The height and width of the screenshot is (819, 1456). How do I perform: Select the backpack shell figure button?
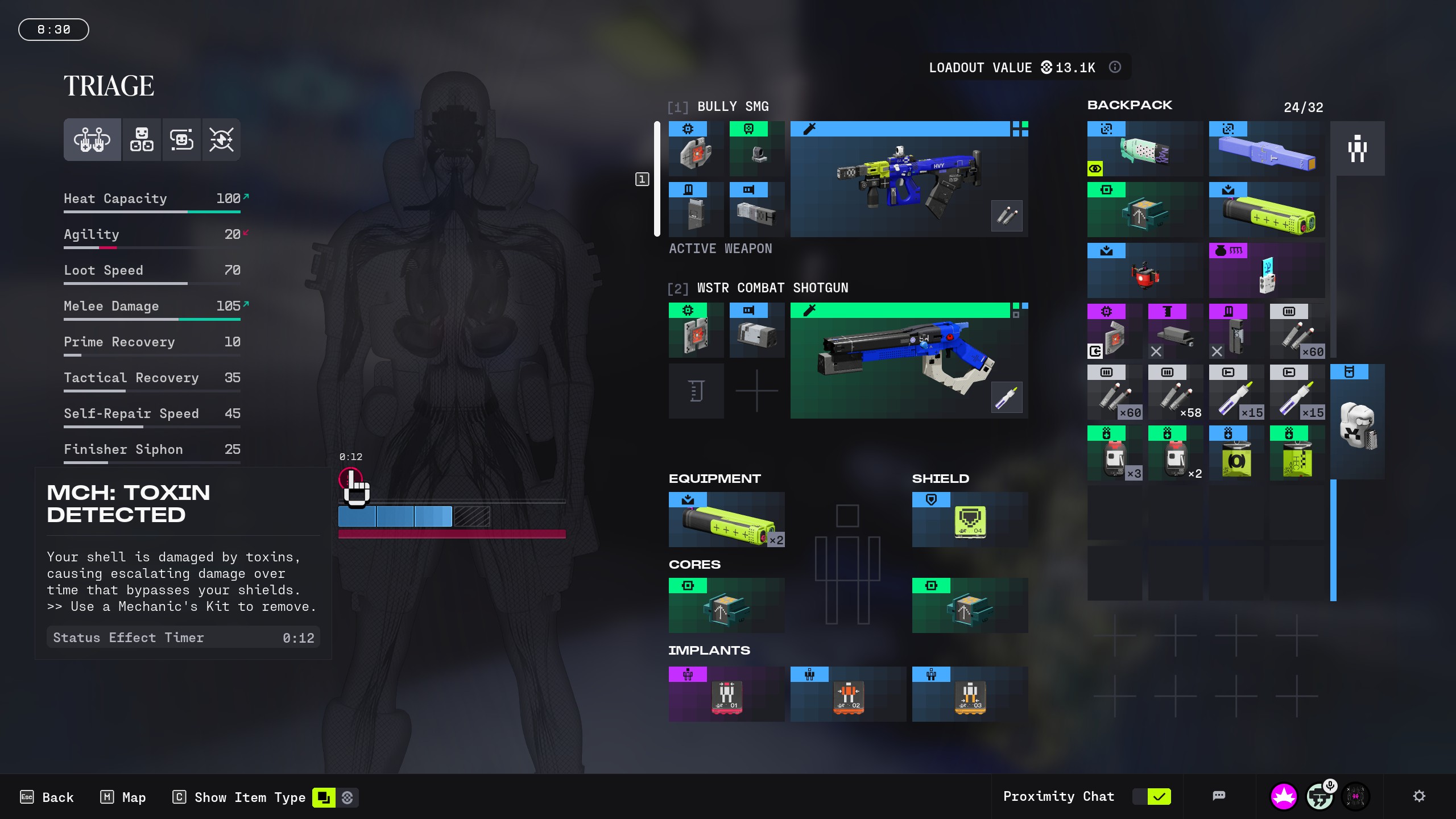coord(1357,149)
